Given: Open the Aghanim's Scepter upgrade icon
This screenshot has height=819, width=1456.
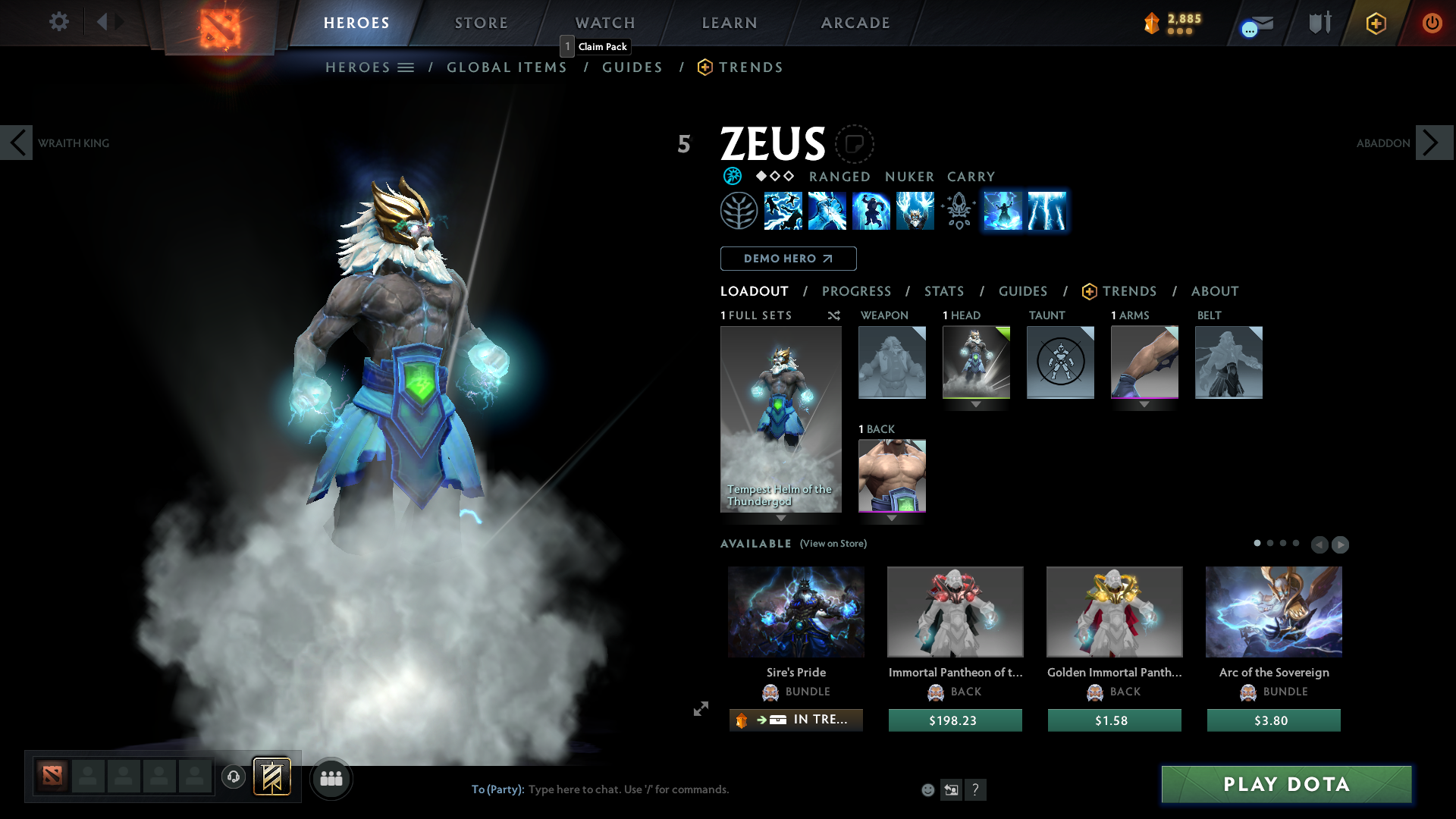Looking at the screenshot, I should [x=957, y=211].
